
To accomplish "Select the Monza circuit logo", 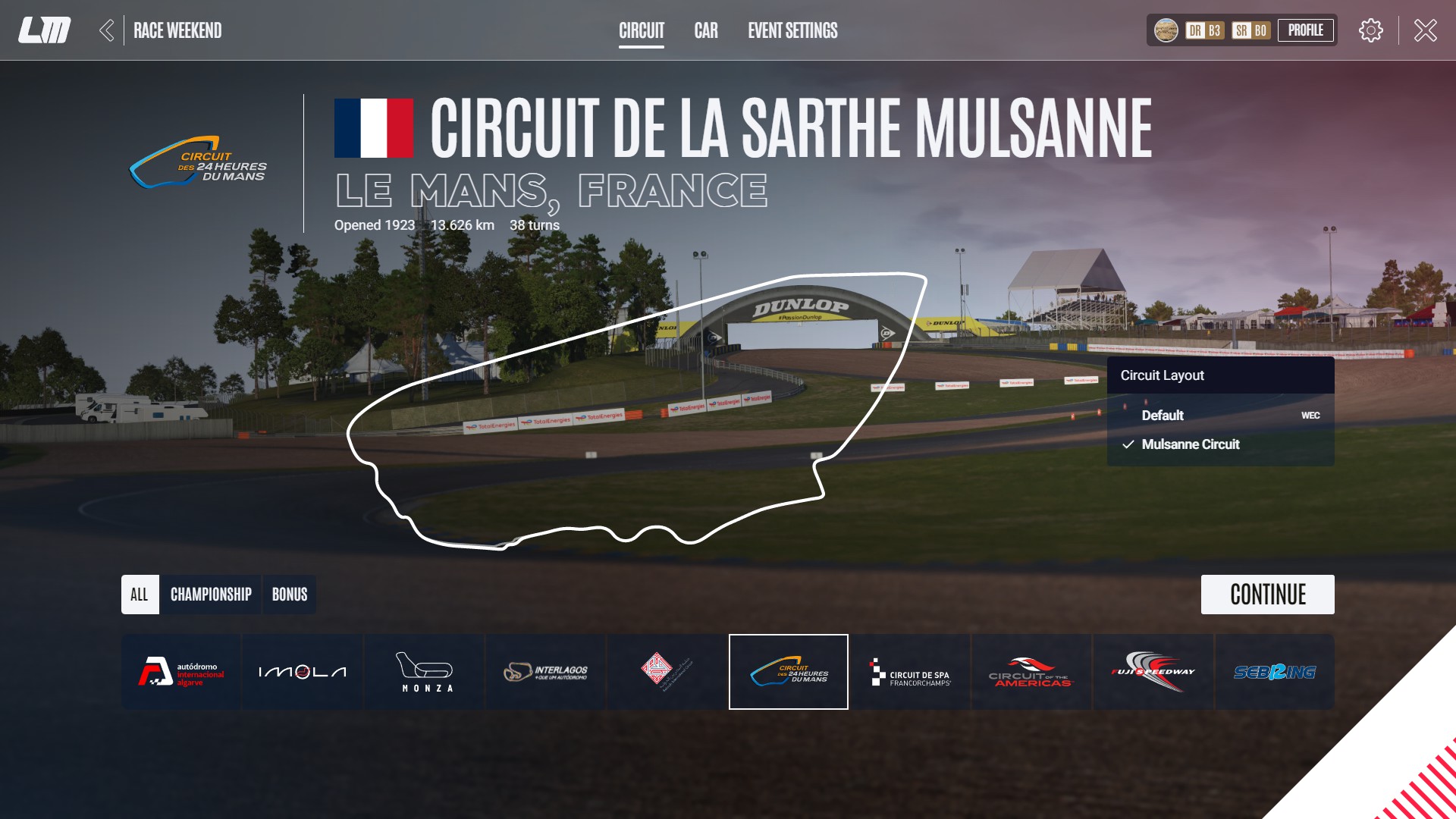I will pos(425,671).
